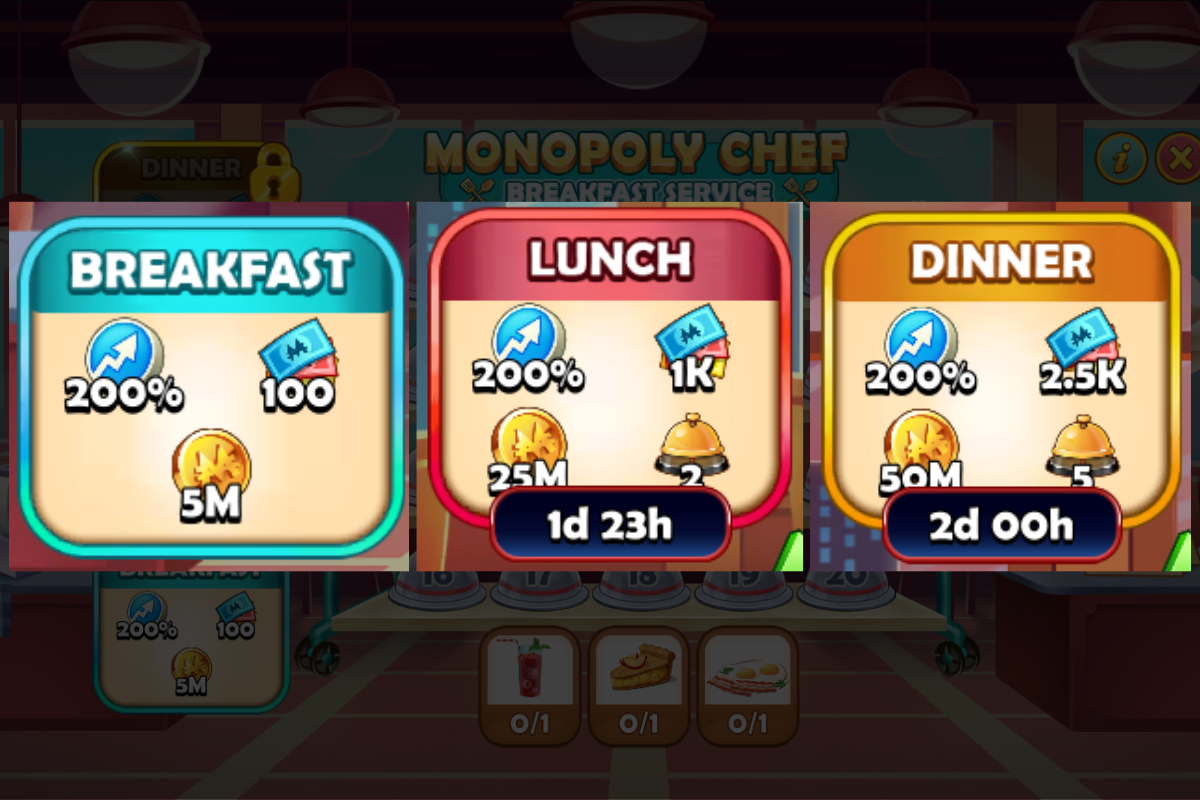Select the Breakfast service card

(210, 385)
